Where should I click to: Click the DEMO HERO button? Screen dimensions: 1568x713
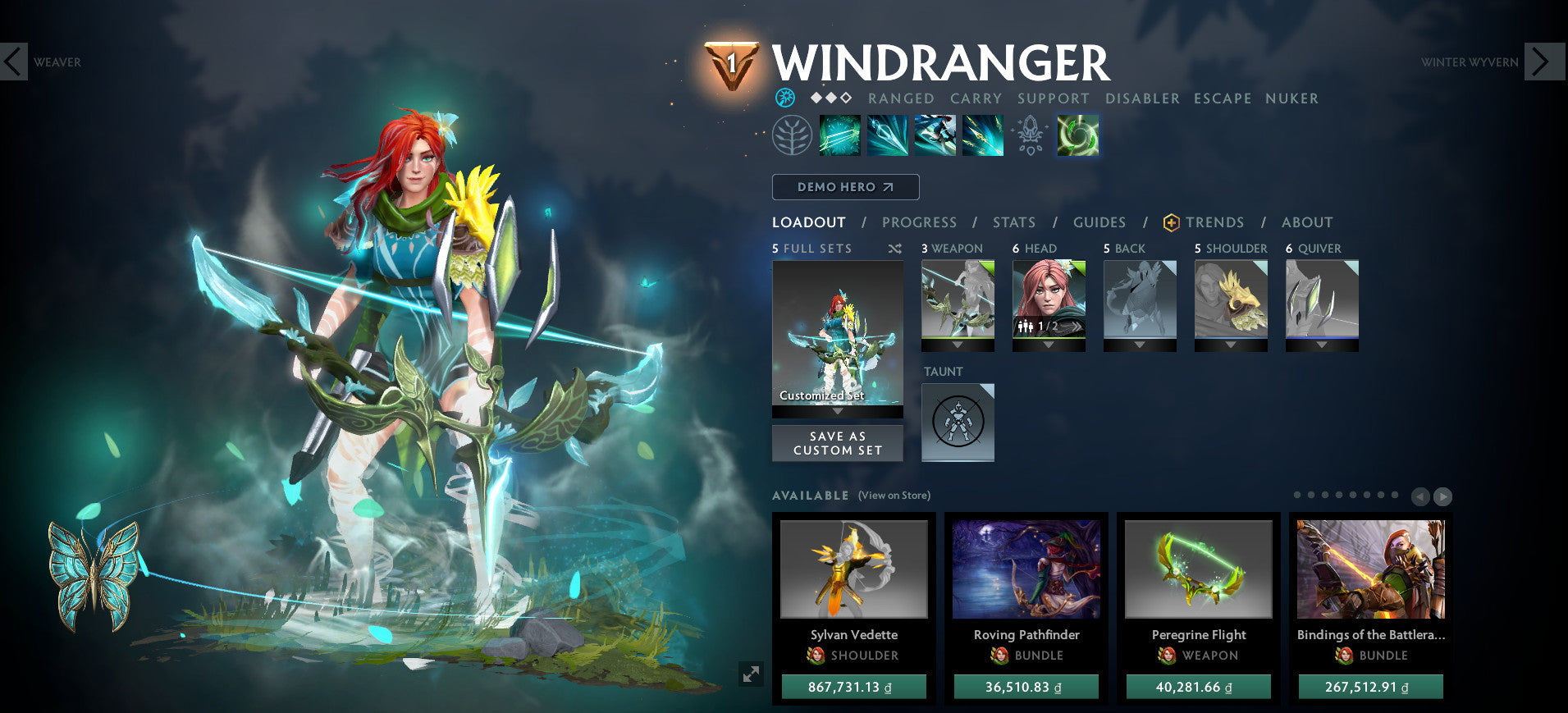tap(846, 187)
